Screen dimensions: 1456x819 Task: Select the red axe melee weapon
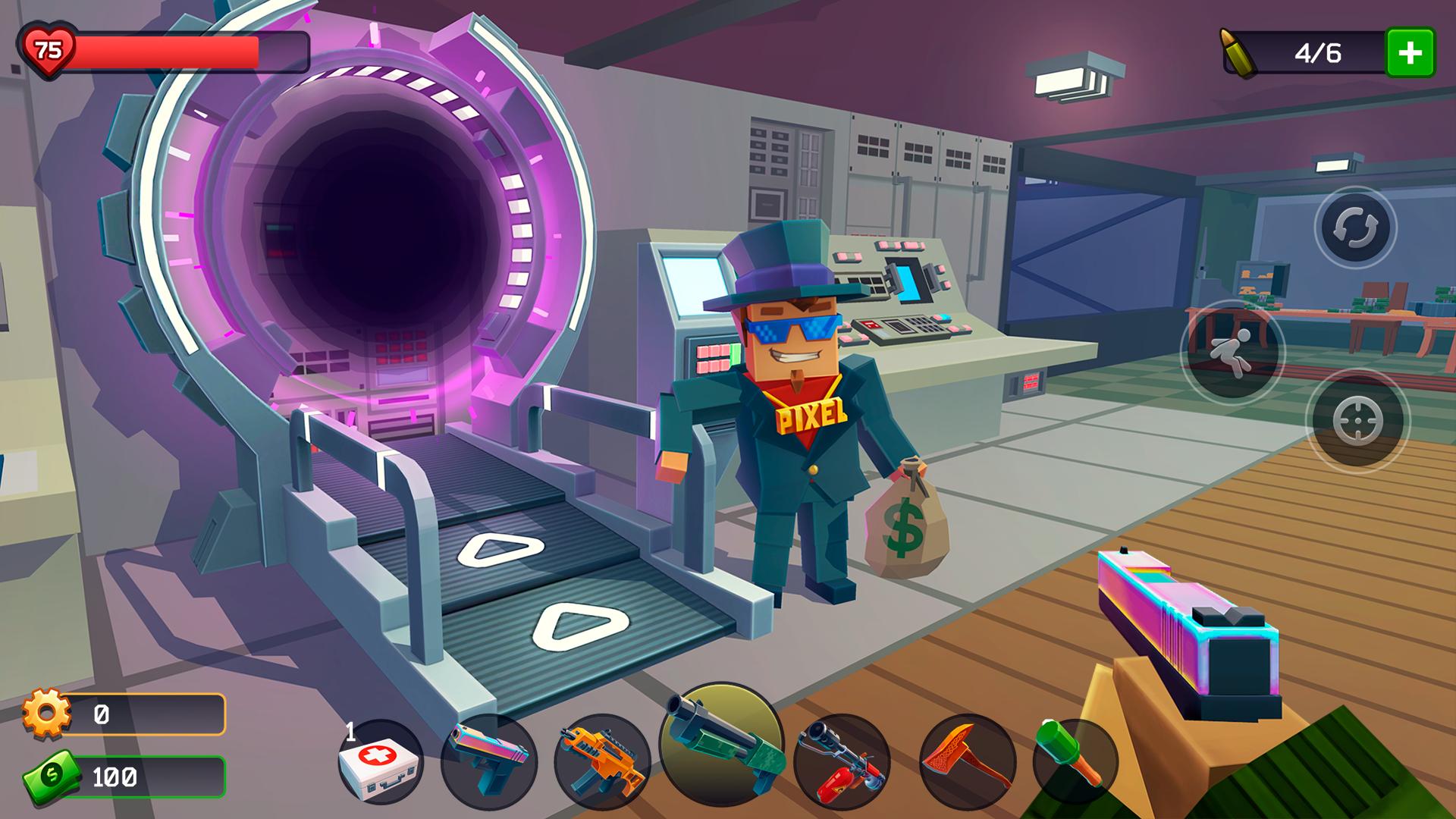[x=967, y=759]
